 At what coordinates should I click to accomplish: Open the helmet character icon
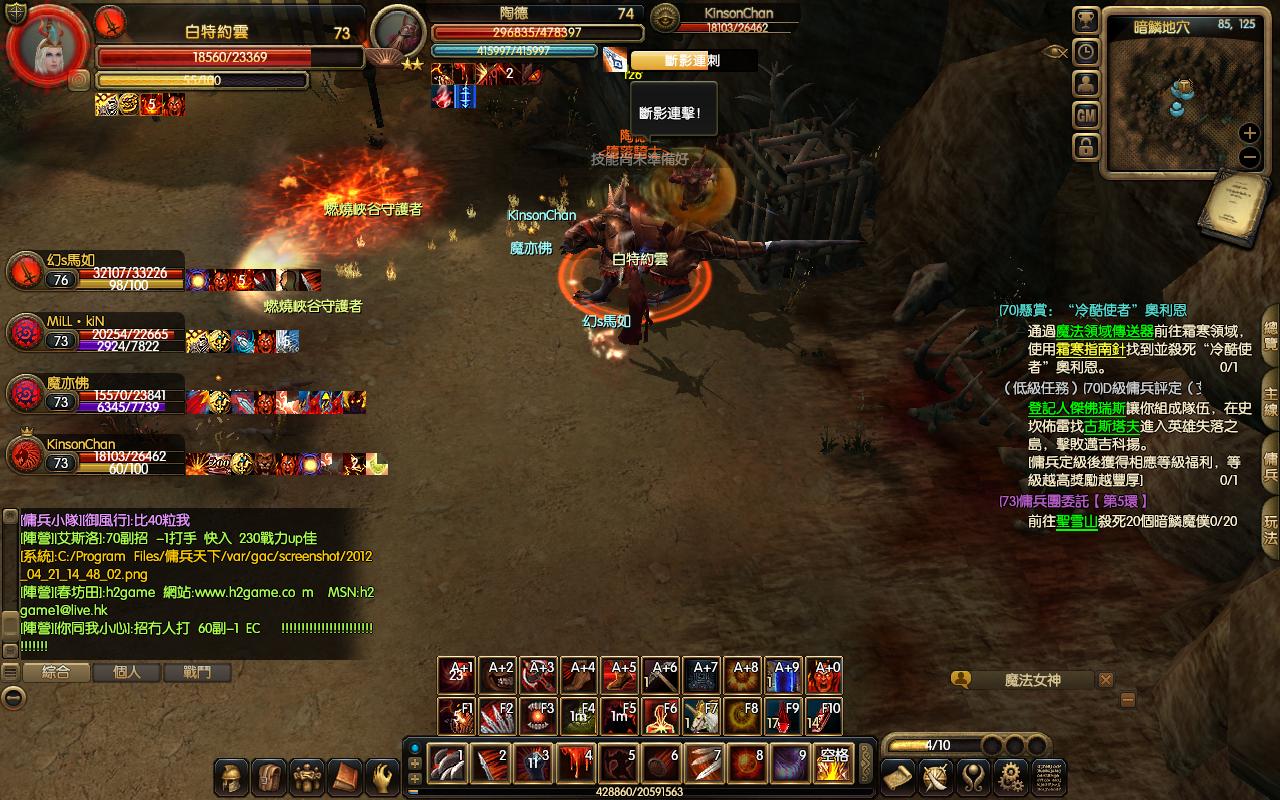tap(232, 776)
